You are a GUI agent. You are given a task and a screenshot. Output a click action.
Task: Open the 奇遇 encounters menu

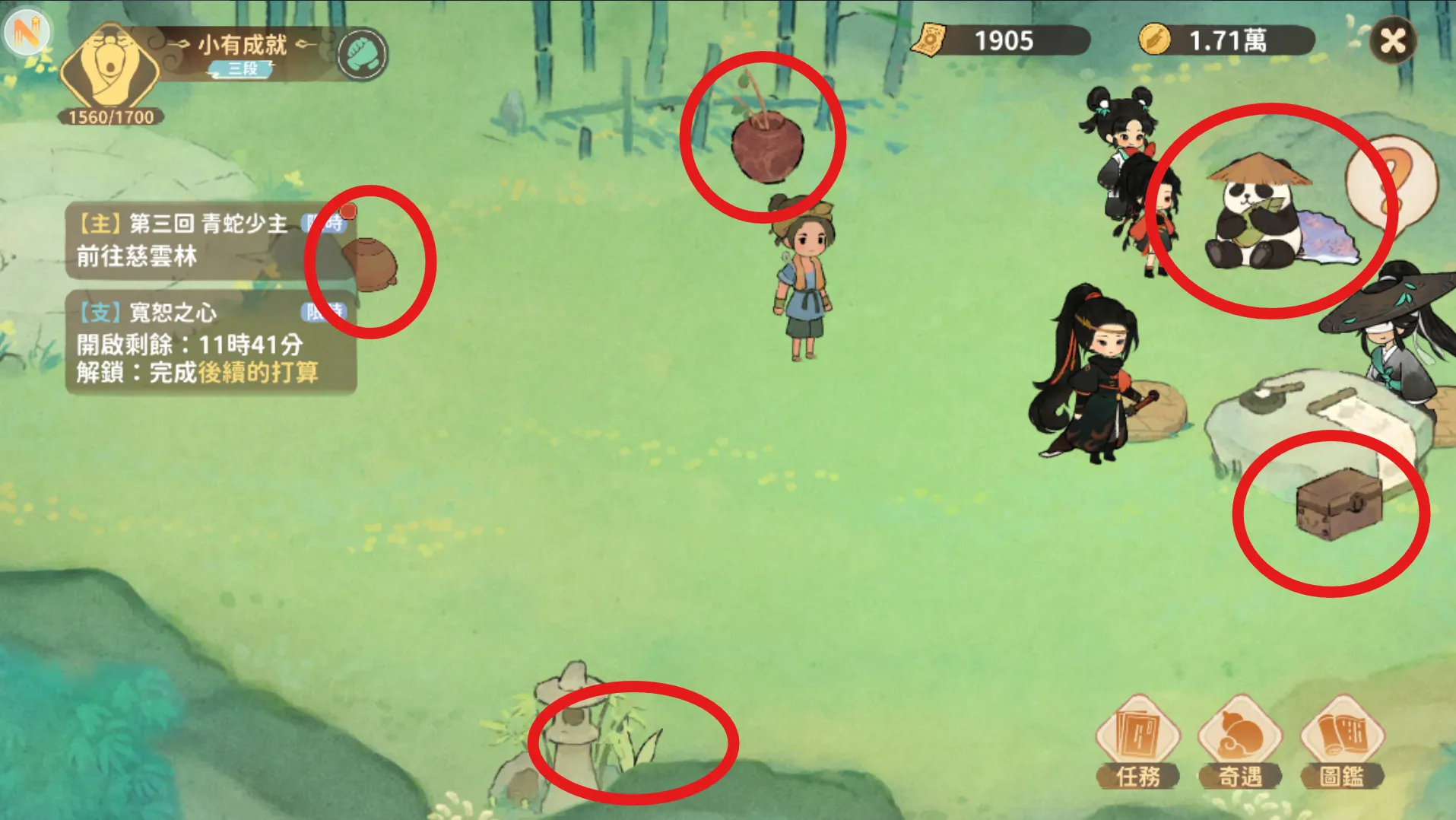click(x=1240, y=741)
